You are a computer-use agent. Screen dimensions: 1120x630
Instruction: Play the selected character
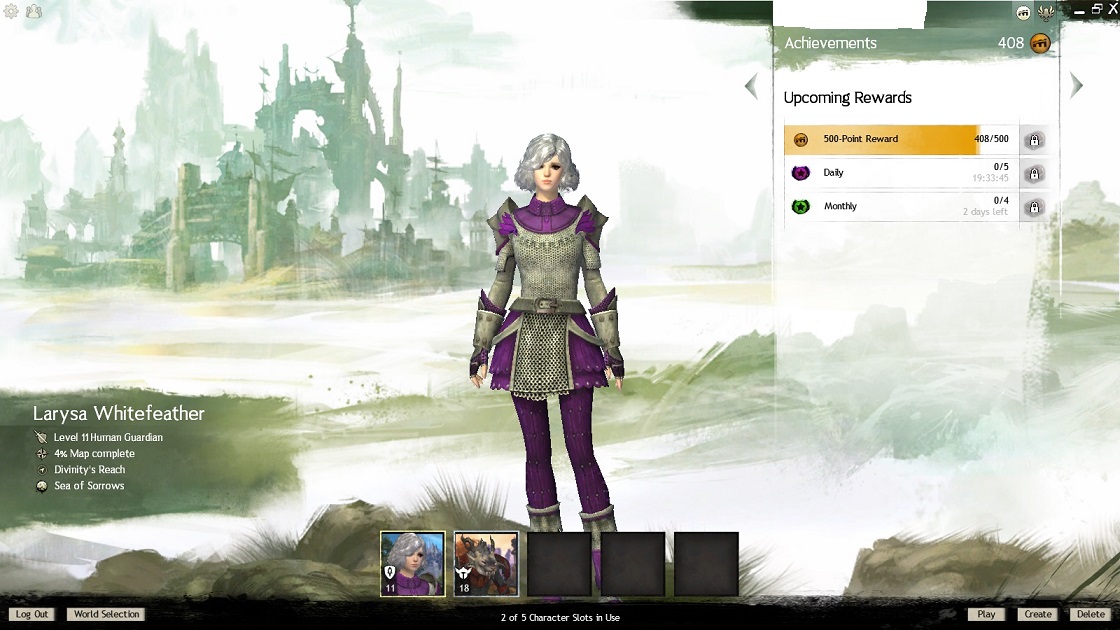[x=986, y=614]
